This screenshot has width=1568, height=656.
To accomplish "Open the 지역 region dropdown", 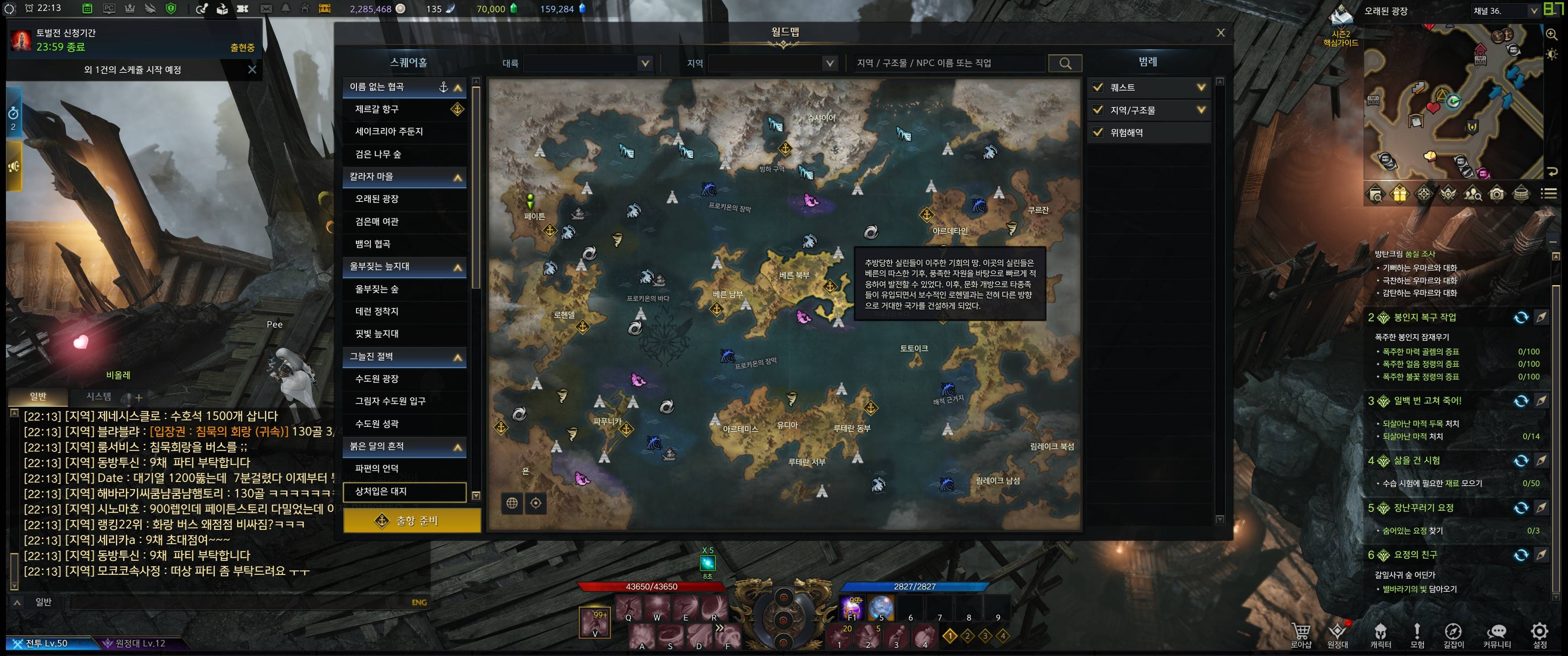I will [x=772, y=63].
